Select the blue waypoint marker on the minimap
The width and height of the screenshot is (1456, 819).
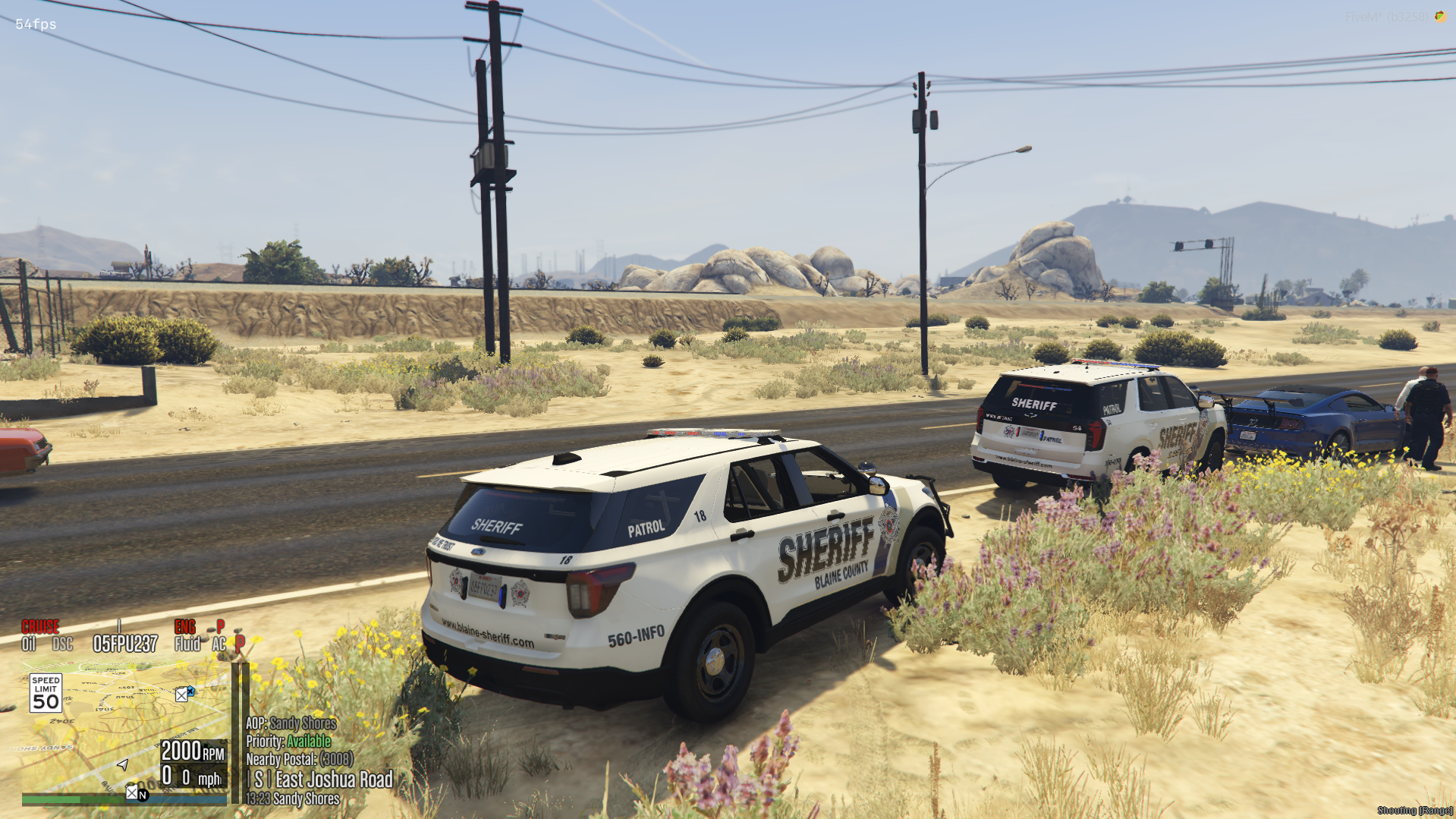[x=191, y=691]
